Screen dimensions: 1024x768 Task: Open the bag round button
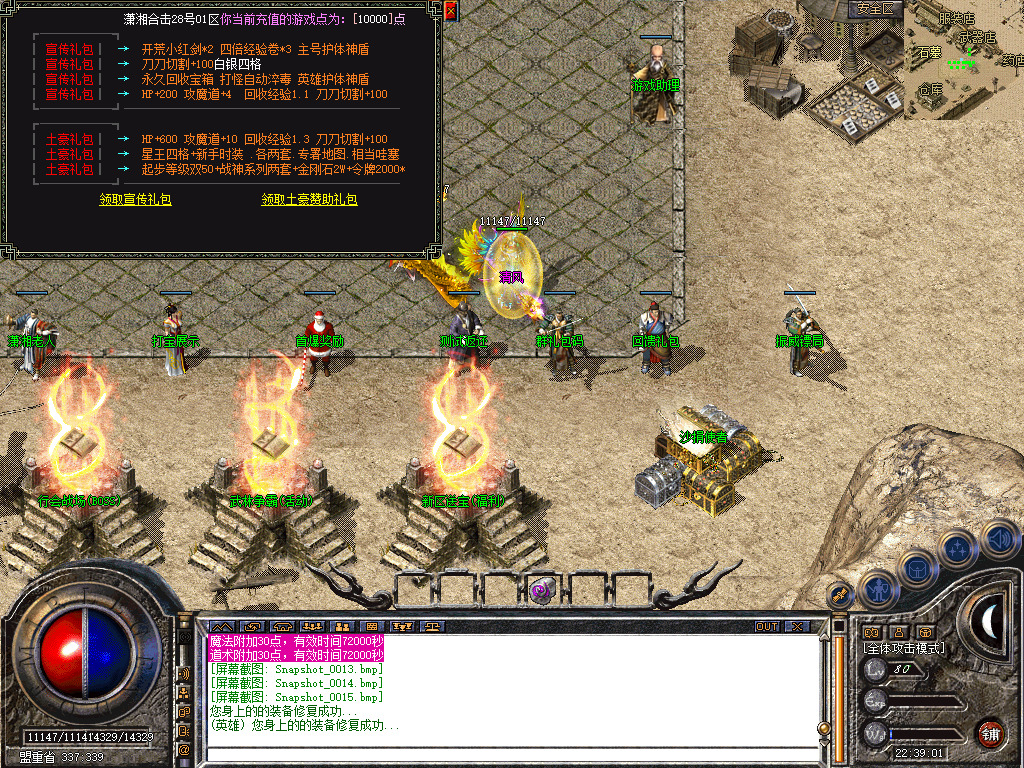coord(916,568)
